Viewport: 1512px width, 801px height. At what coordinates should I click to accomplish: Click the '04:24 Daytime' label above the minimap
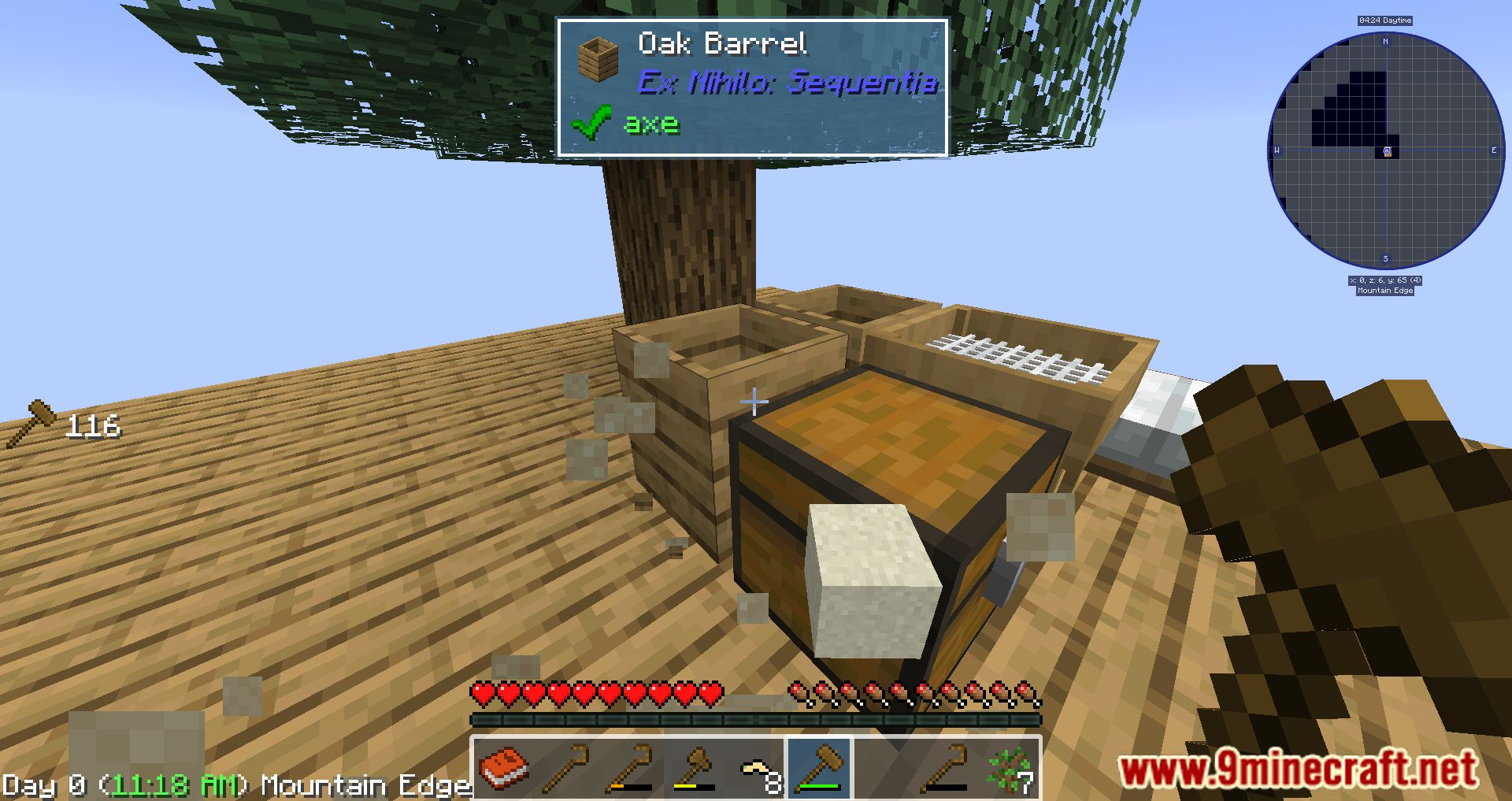pyautogui.click(x=1385, y=20)
